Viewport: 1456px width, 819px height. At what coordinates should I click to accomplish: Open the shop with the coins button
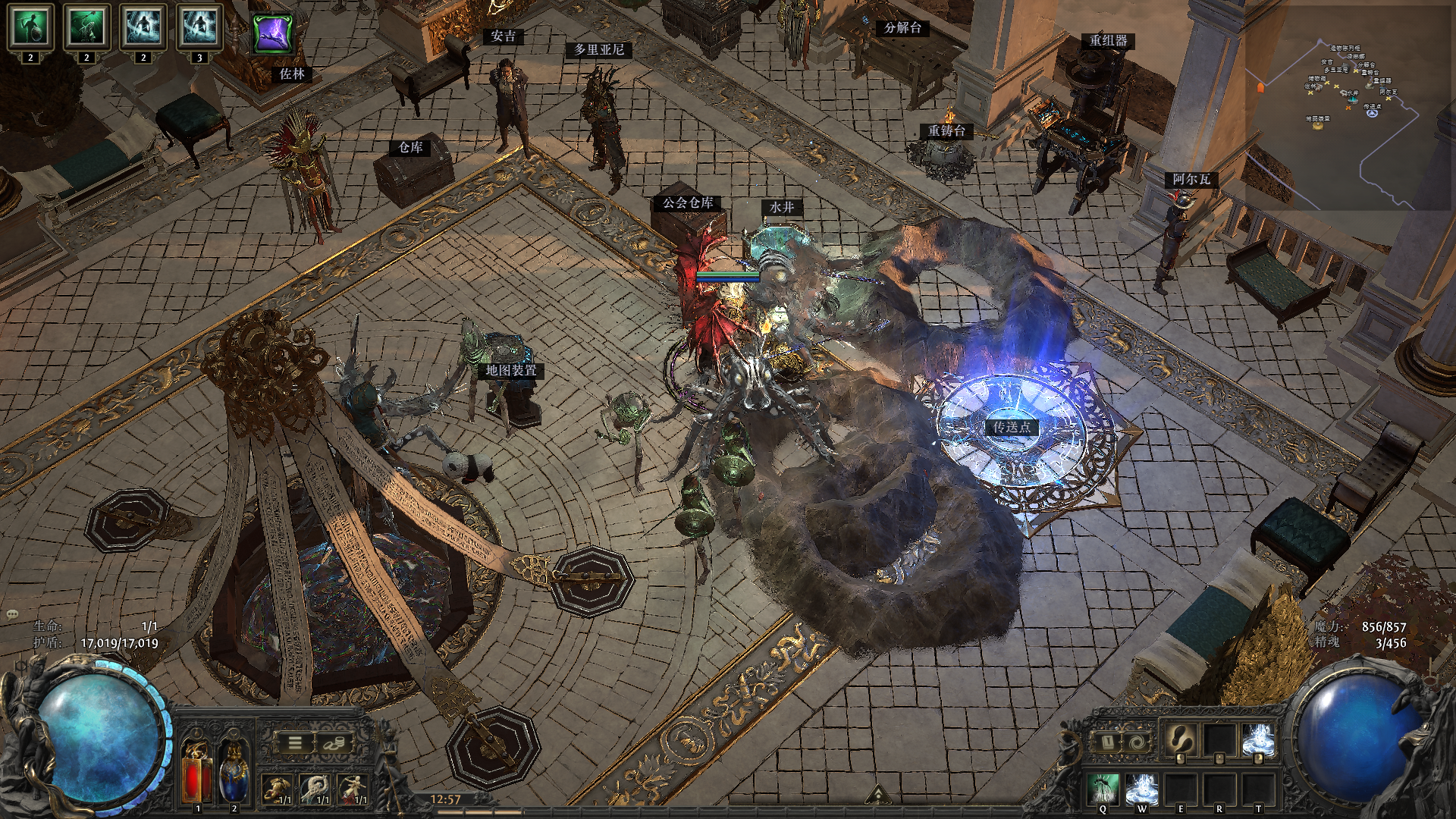pos(333,743)
